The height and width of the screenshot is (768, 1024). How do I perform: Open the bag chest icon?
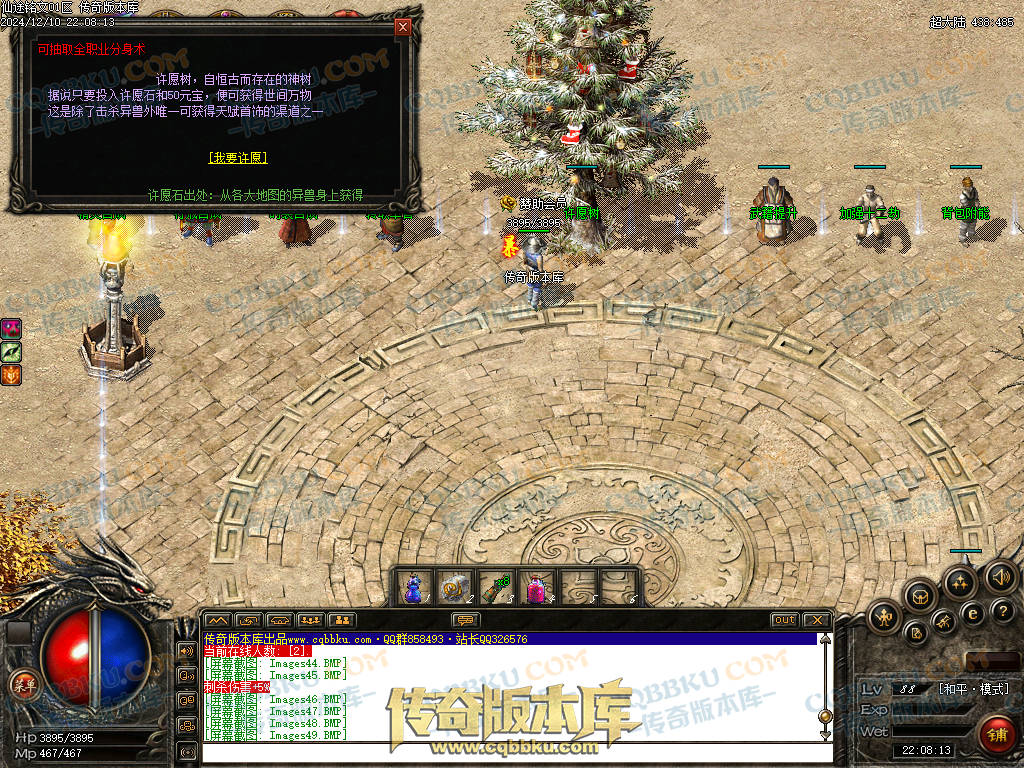(919, 597)
